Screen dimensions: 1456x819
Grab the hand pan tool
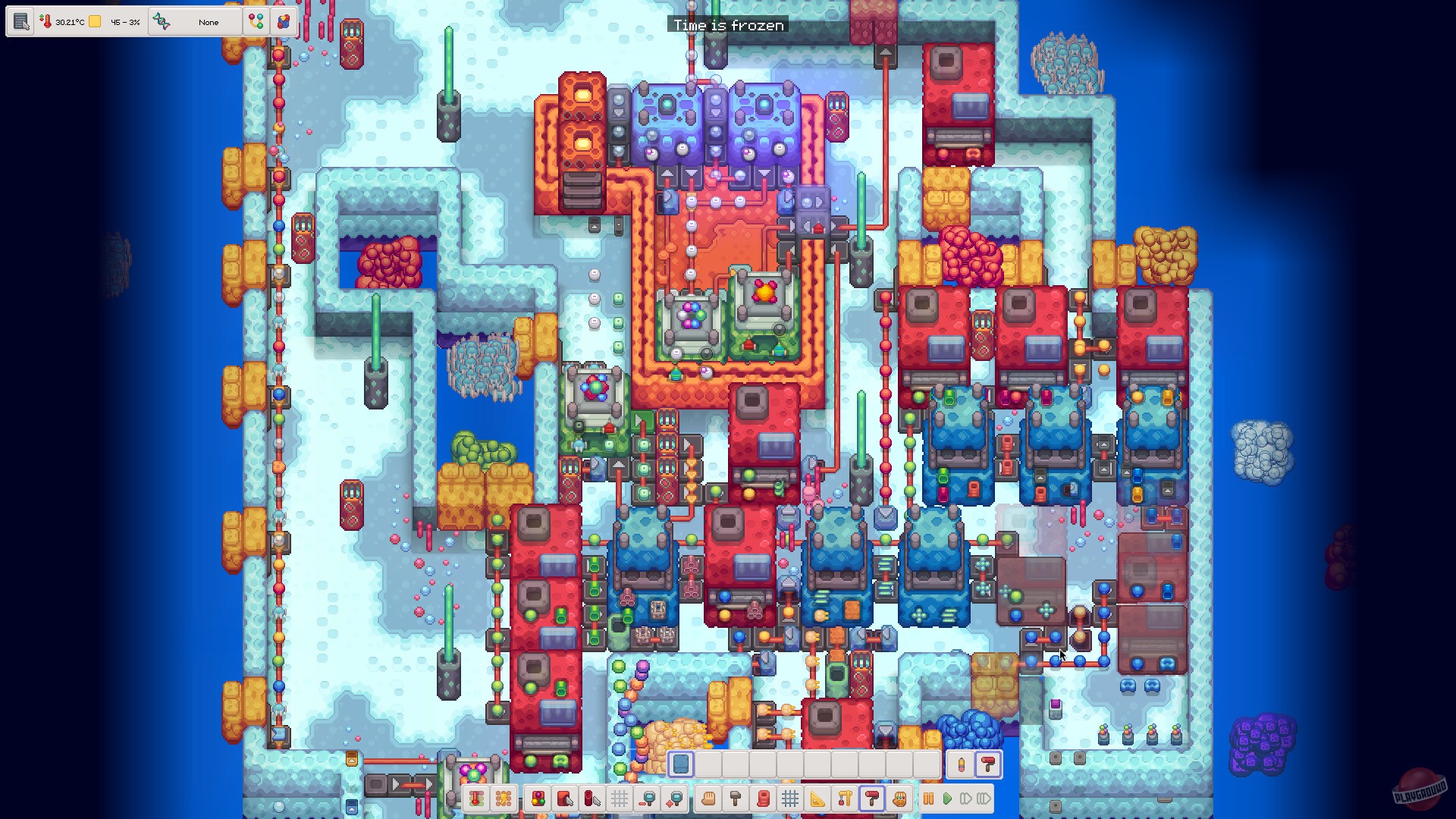point(709,799)
